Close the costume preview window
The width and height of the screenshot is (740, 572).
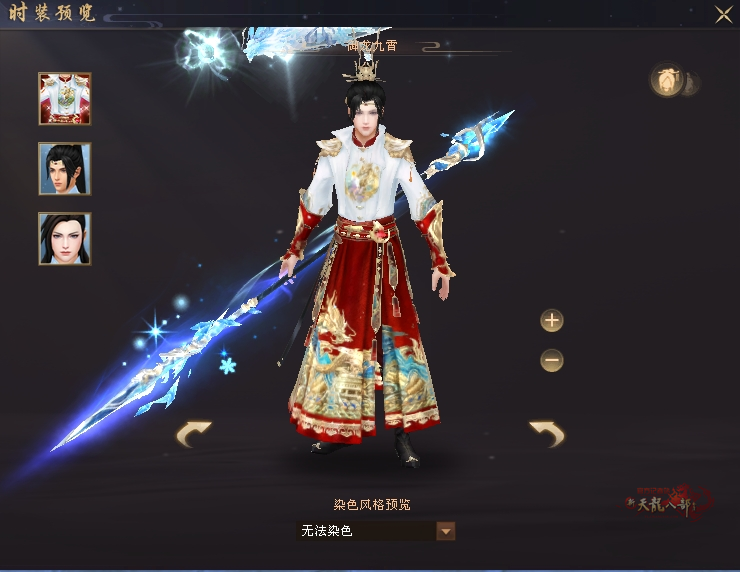click(x=723, y=14)
